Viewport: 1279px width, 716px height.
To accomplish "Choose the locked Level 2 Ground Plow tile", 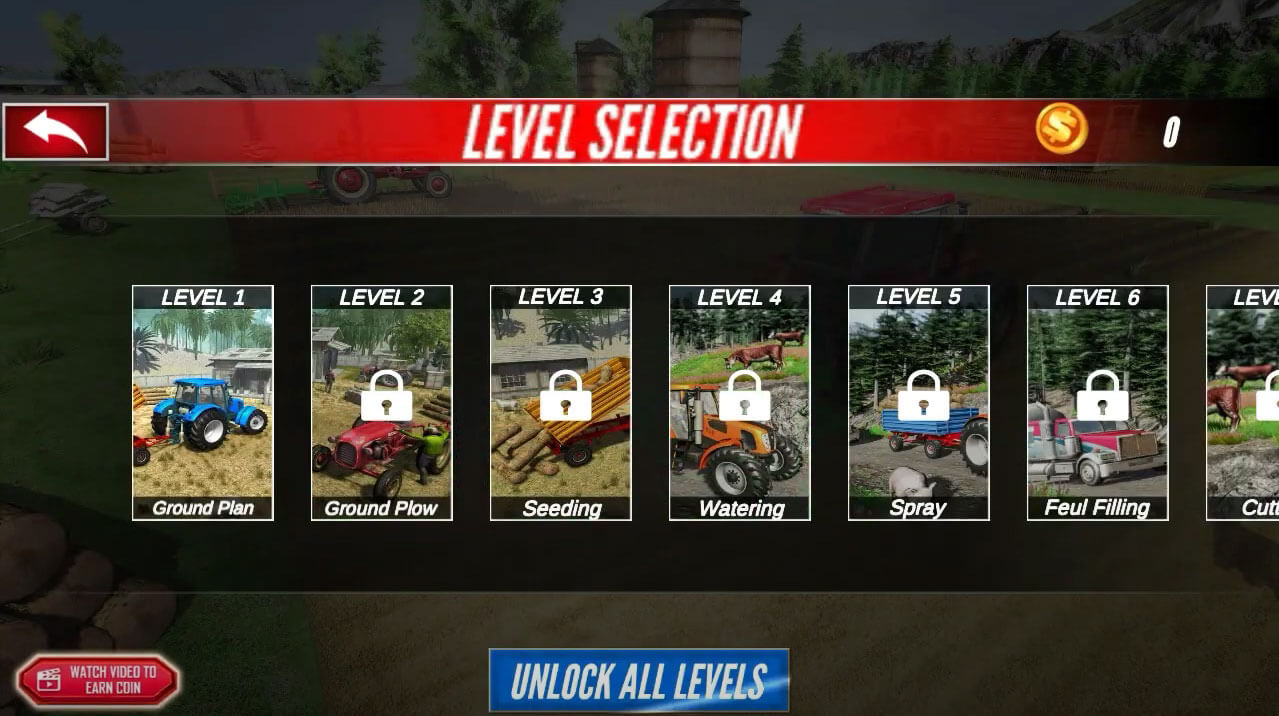I will 382,403.
